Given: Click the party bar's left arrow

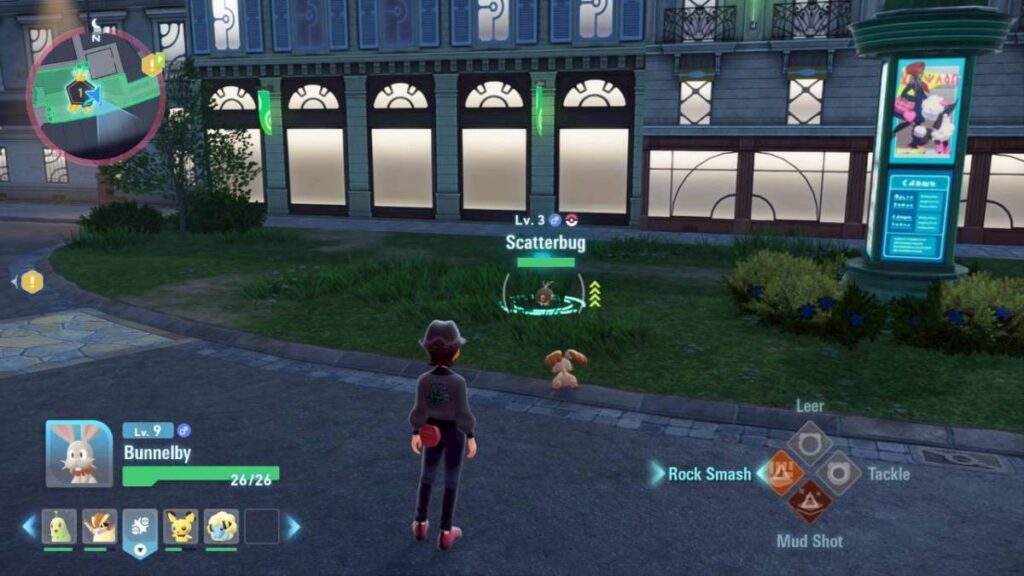Looking at the screenshot, I should [29, 526].
